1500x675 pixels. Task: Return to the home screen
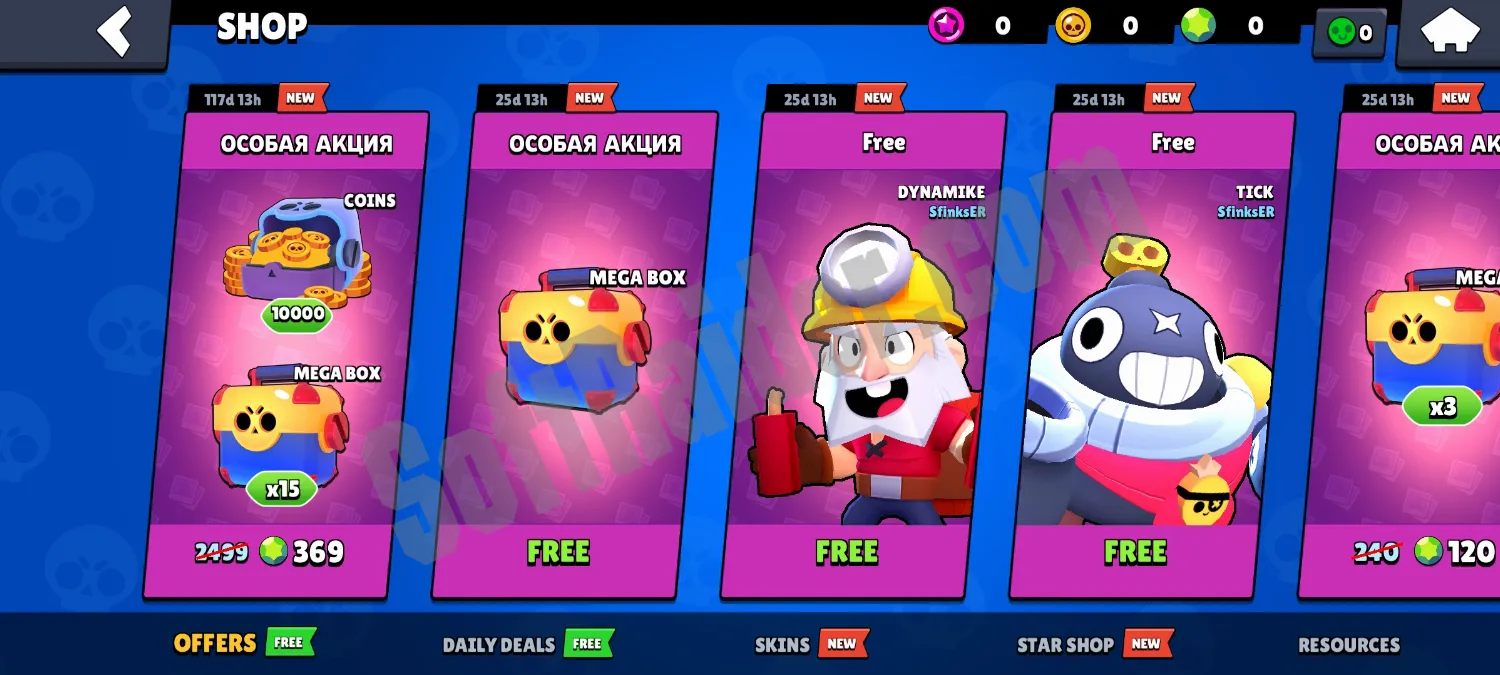point(1449,31)
